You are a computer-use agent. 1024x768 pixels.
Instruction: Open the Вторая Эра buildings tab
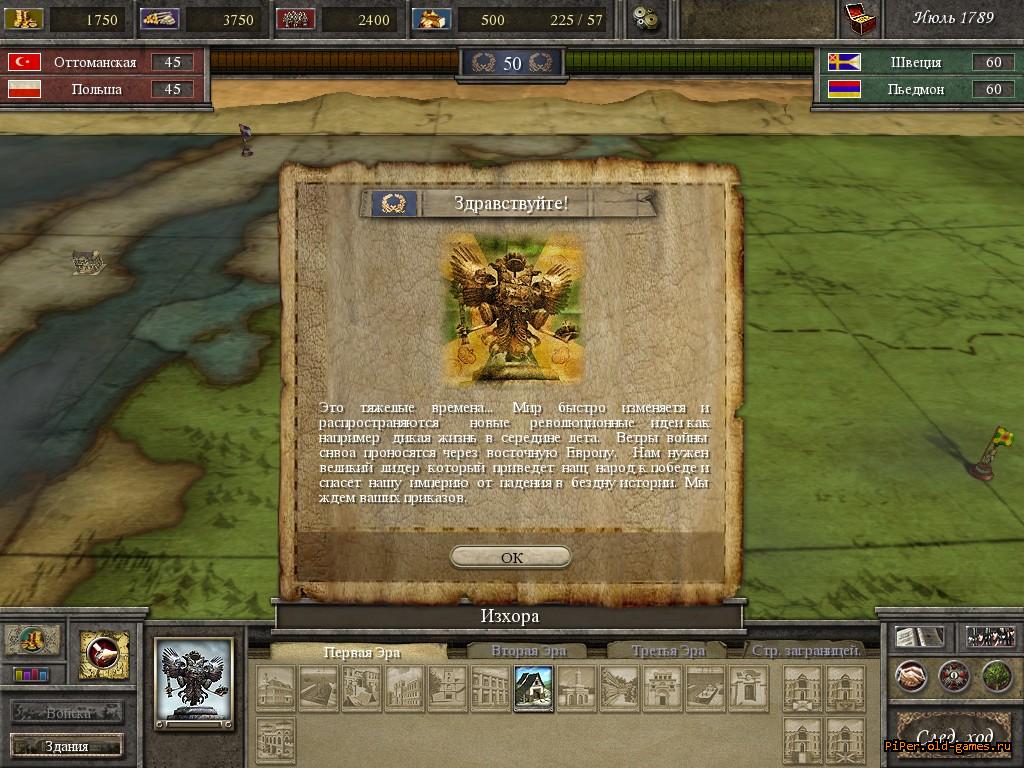(528, 651)
